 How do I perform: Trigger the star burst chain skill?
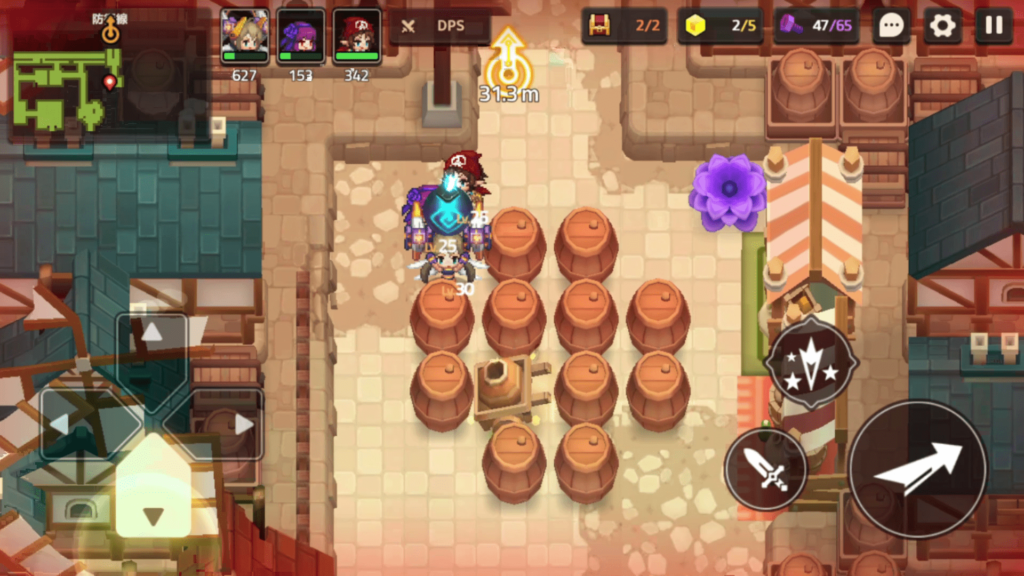(811, 363)
